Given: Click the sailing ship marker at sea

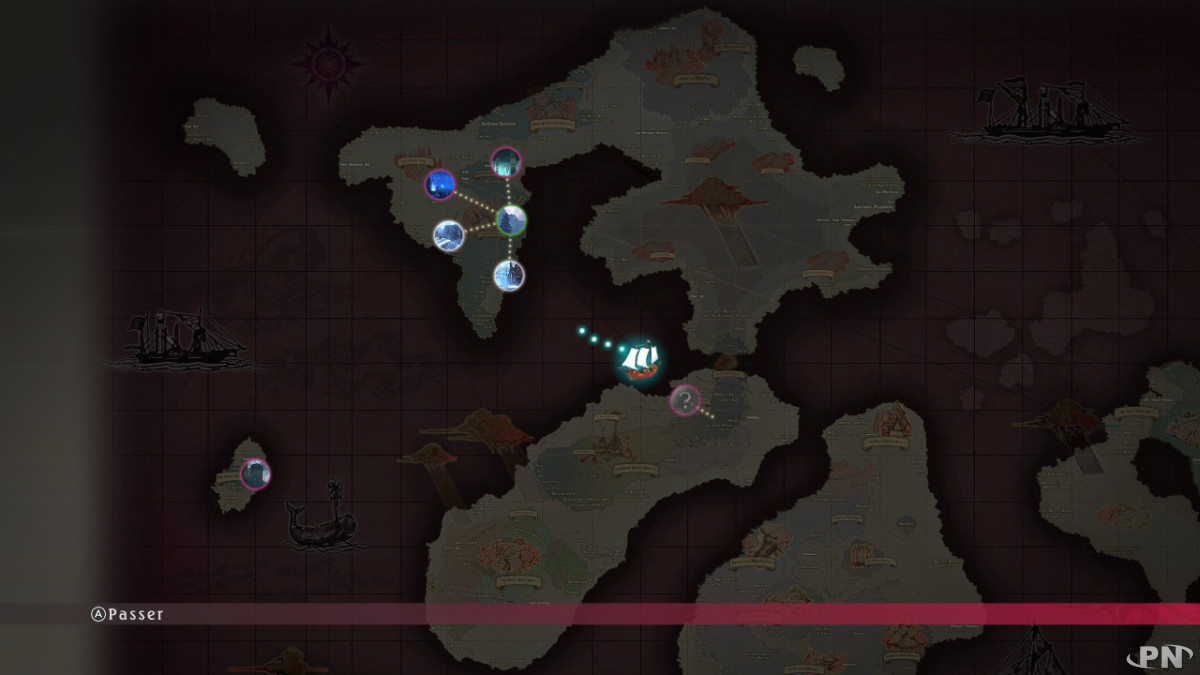Looking at the screenshot, I should point(638,360).
